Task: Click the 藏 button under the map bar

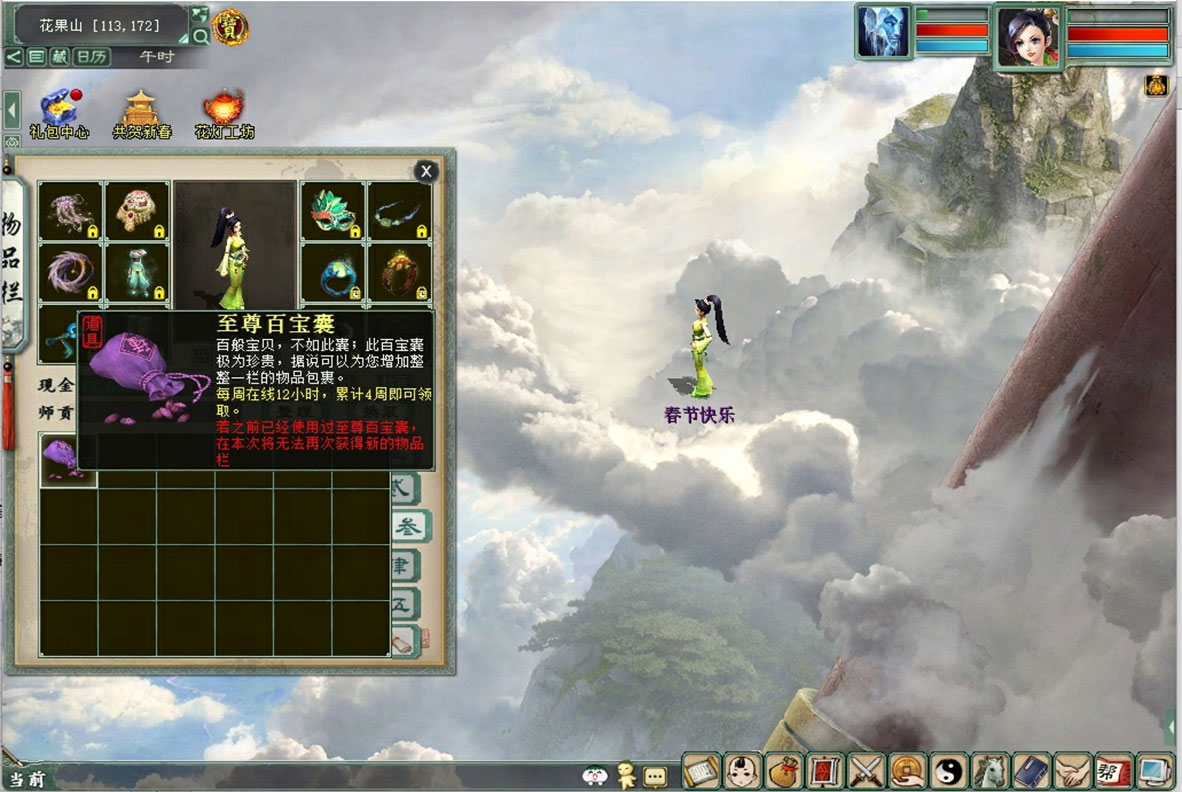Action: (59, 57)
